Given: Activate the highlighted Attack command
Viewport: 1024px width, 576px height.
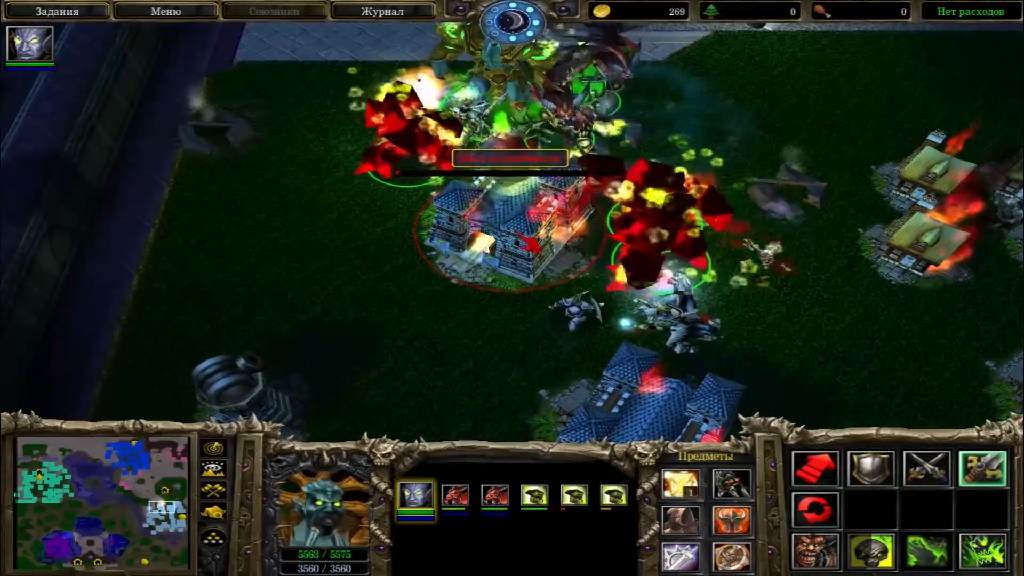Looking at the screenshot, I should point(982,468).
